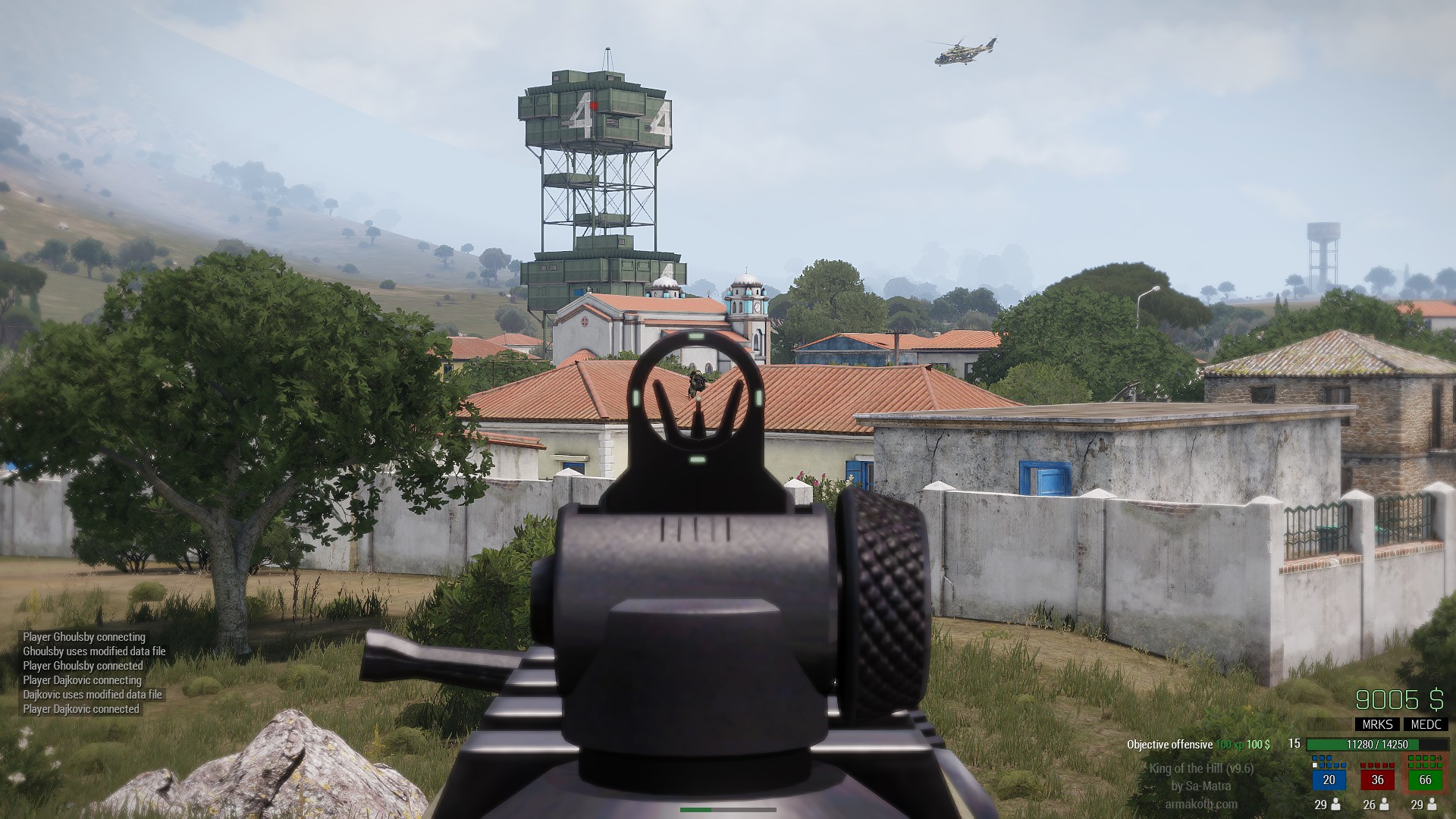The image size is (1456, 819).
Task: Select the MEDC perk badge
Action: pos(1426,724)
